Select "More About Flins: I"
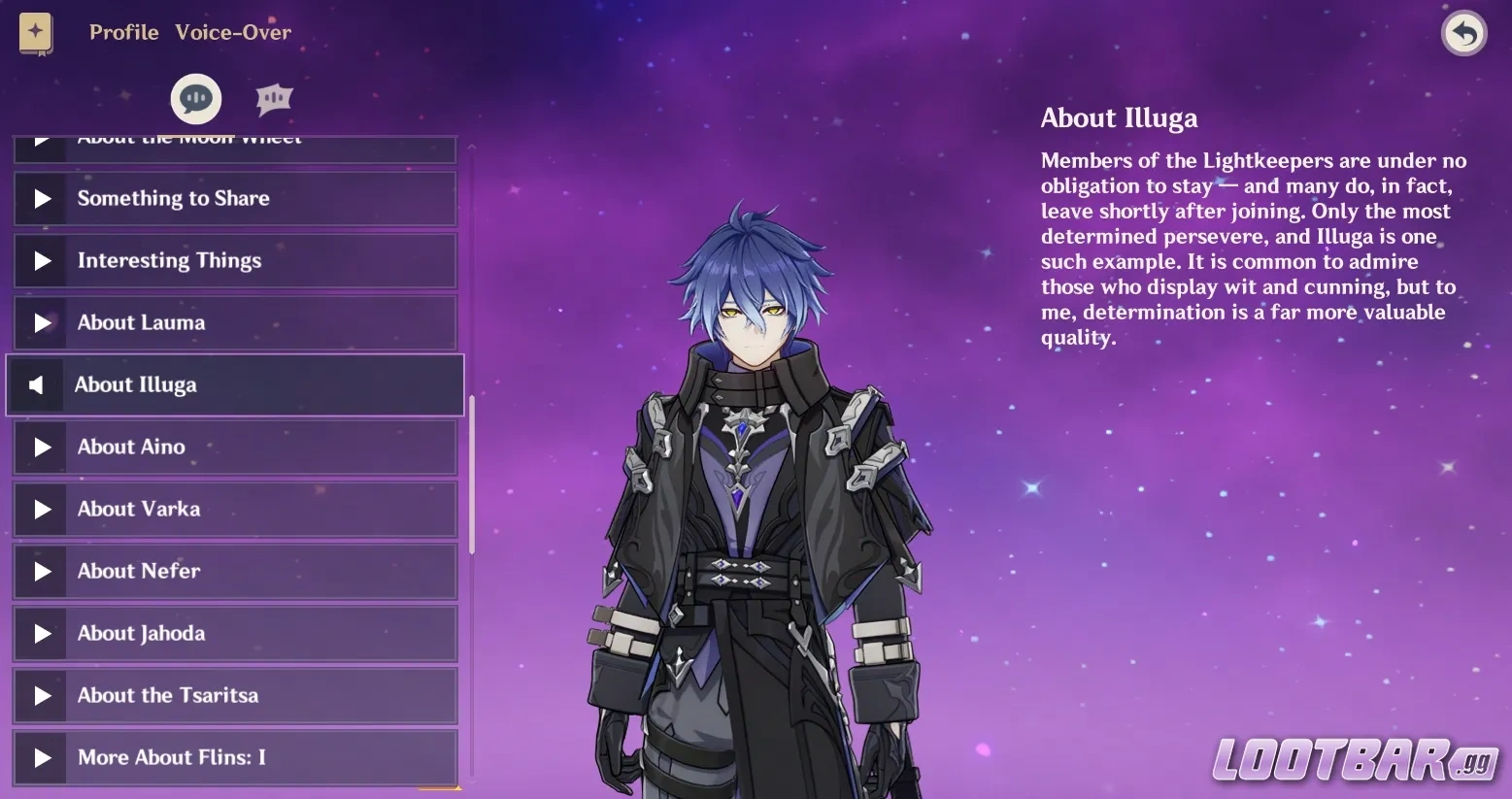Image resolution: width=1512 pixels, height=799 pixels. coord(234,757)
